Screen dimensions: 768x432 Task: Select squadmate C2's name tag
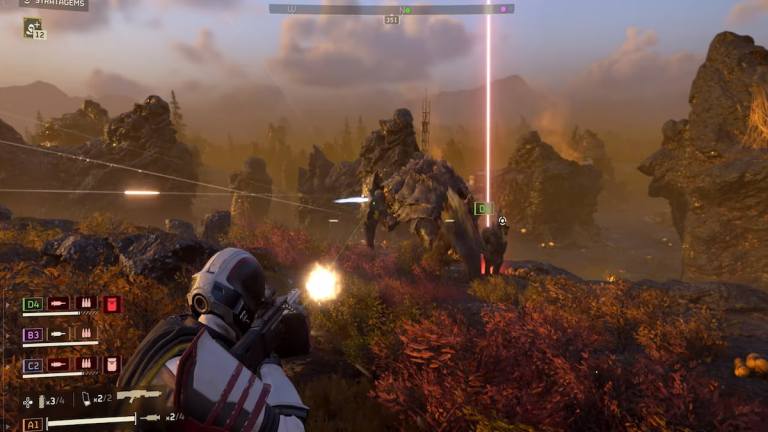pyautogui.click(x=32, y=365)
